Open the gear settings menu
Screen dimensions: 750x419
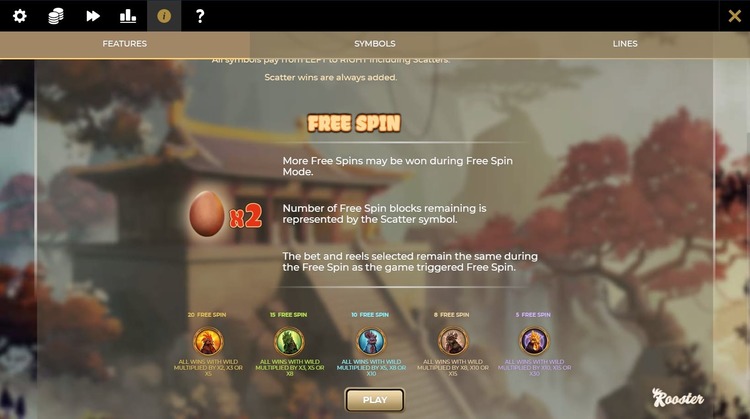(x=20, y=16)
